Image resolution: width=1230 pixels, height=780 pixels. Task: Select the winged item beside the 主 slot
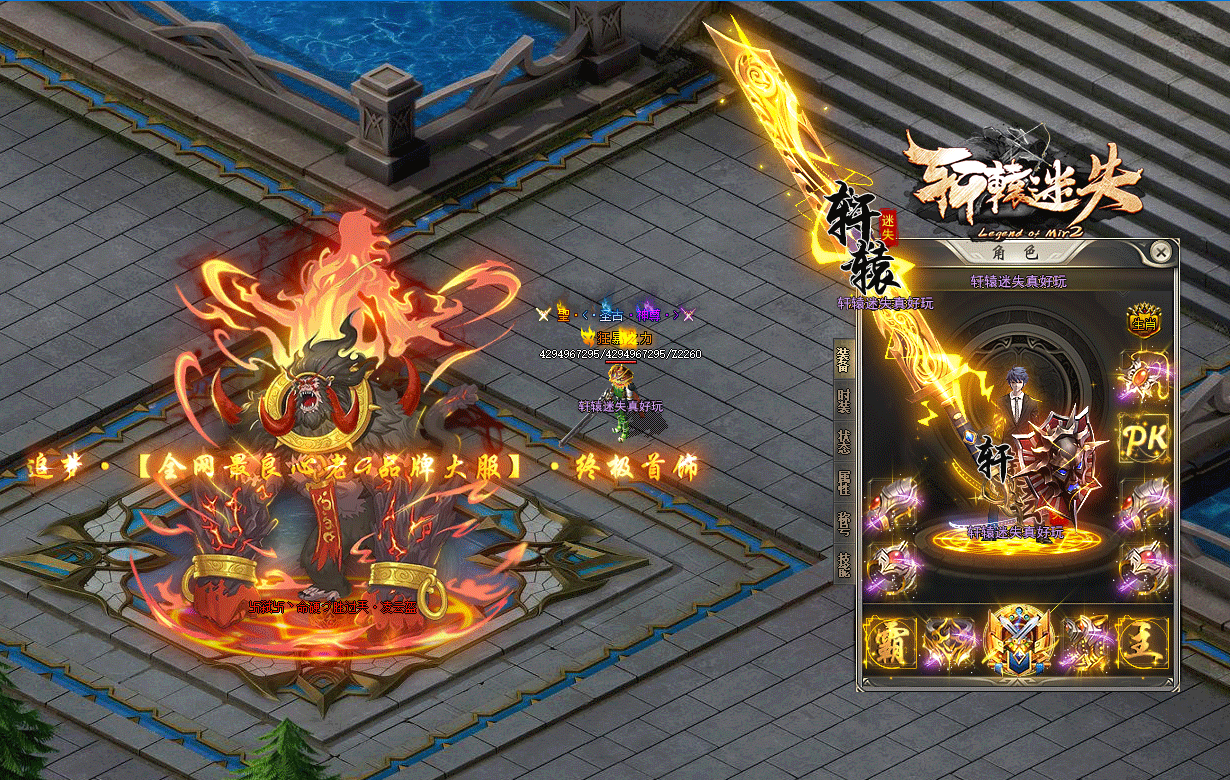coord(1084,642)
